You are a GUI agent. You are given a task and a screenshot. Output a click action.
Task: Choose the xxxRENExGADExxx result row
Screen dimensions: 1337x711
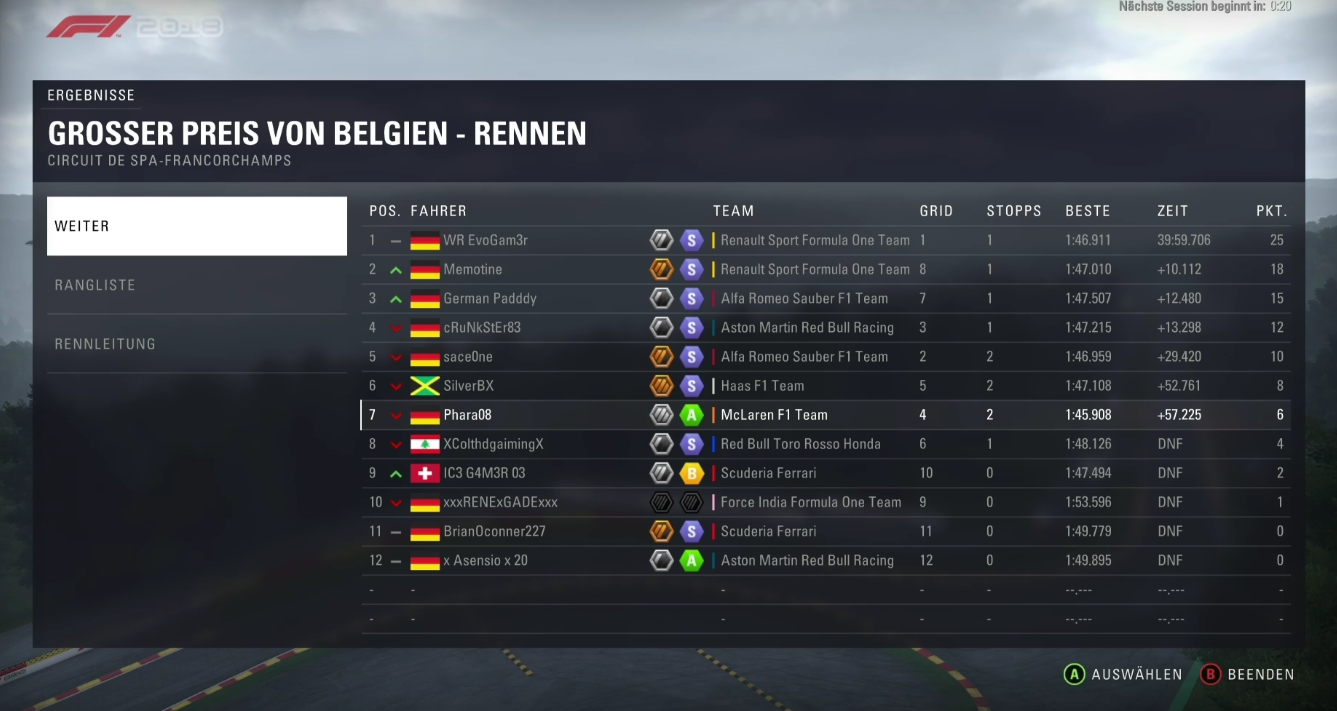tap(825, 502)
